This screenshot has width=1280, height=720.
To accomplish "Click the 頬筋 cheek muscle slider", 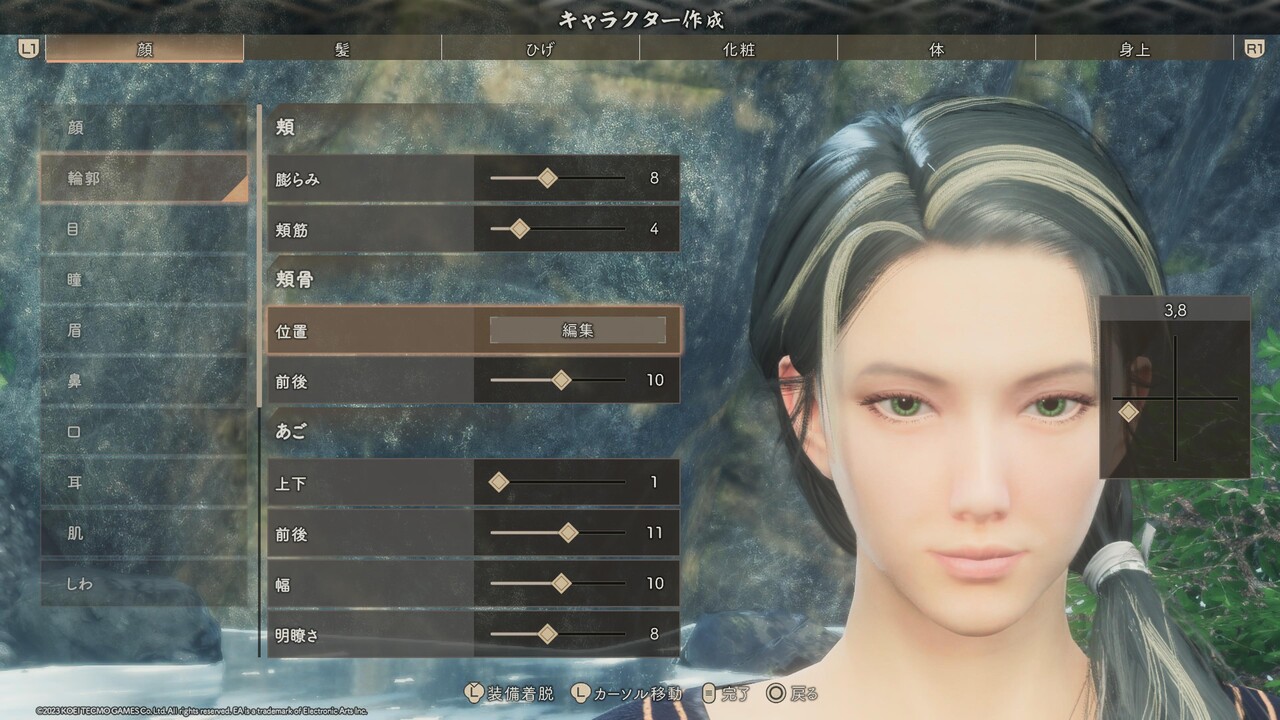I will [519, 229].
